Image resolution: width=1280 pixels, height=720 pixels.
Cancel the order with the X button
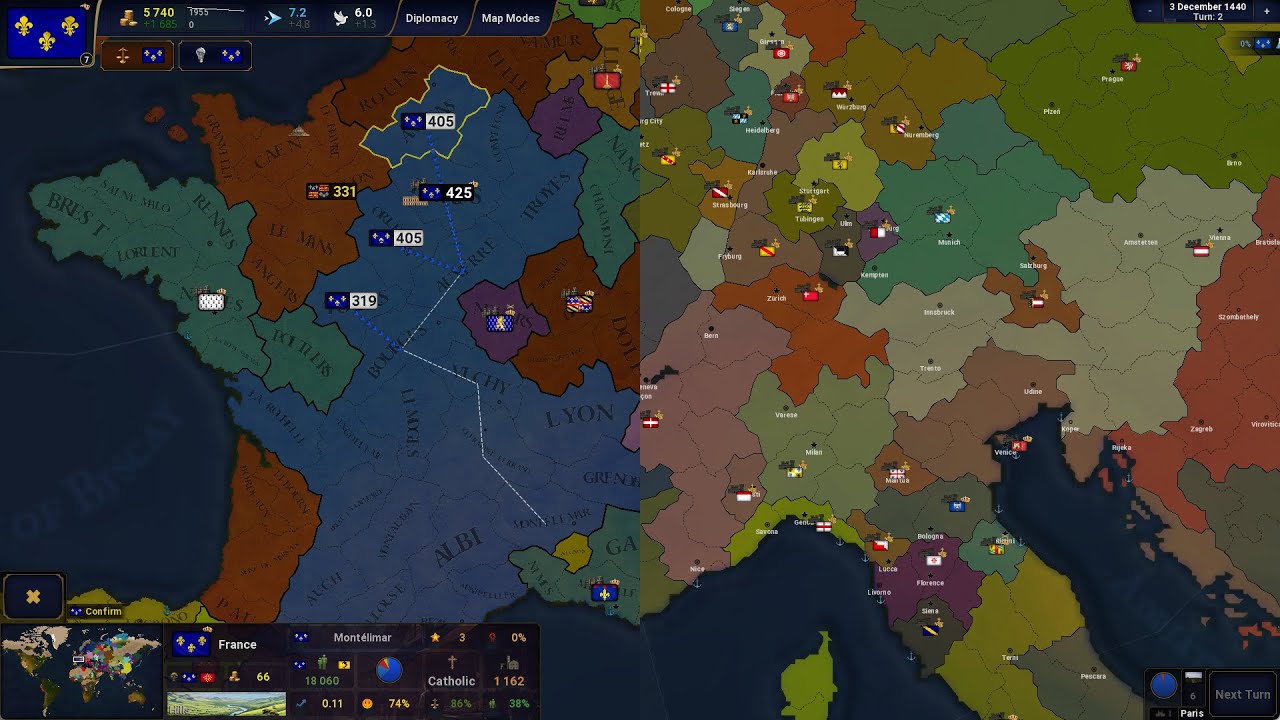pyautogui.click(x=33, y=596)
